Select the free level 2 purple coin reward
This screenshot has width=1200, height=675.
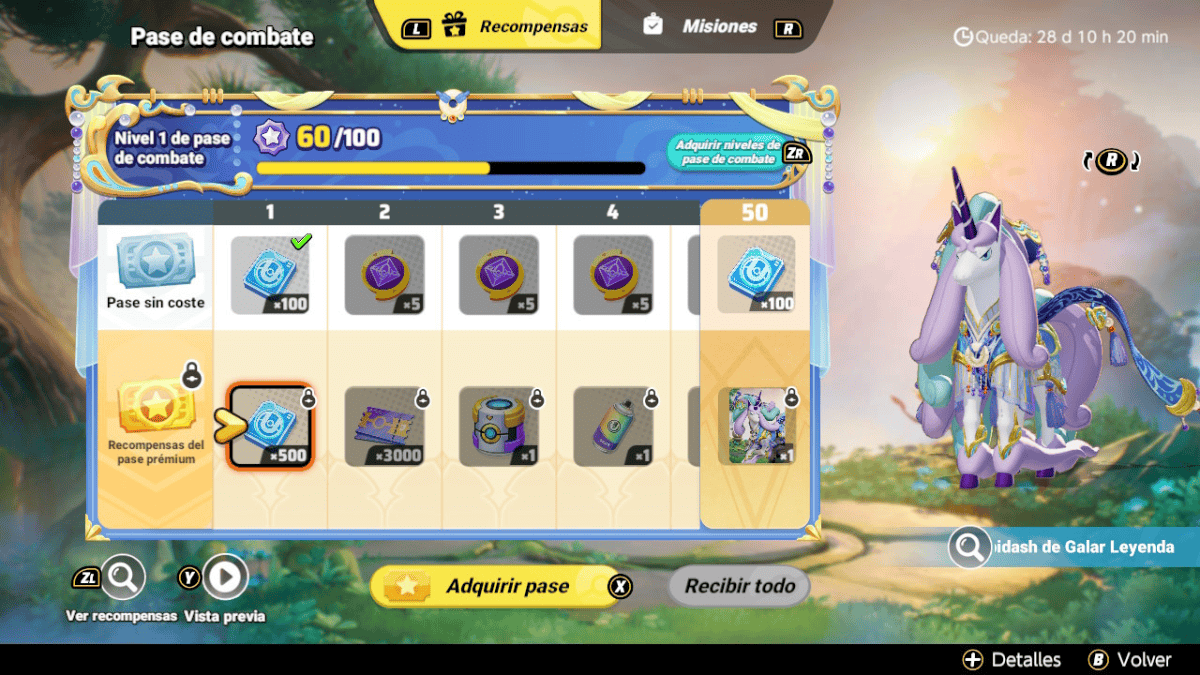(384, 275)
